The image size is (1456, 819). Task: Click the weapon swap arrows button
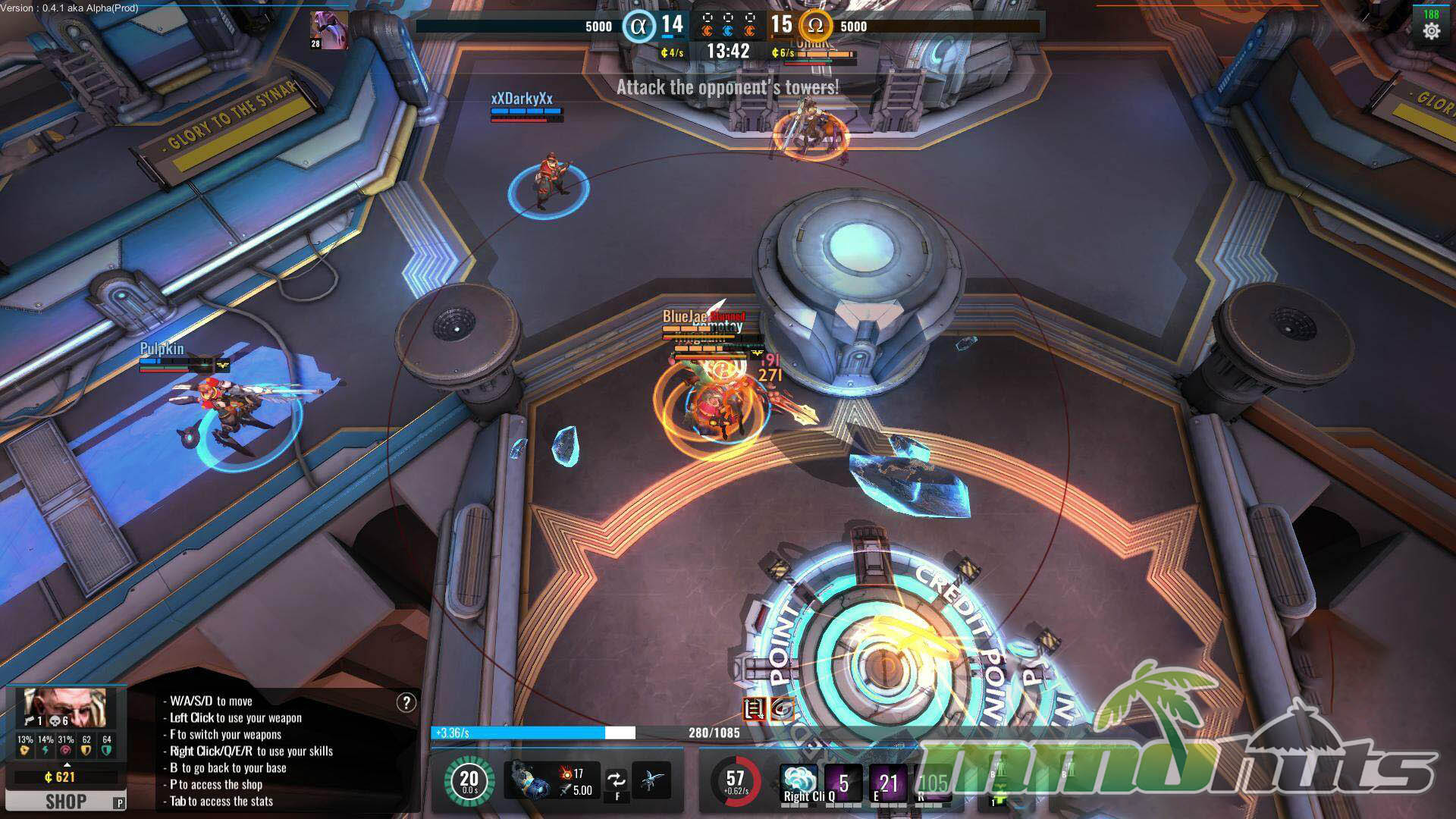[x=617, y=780]
